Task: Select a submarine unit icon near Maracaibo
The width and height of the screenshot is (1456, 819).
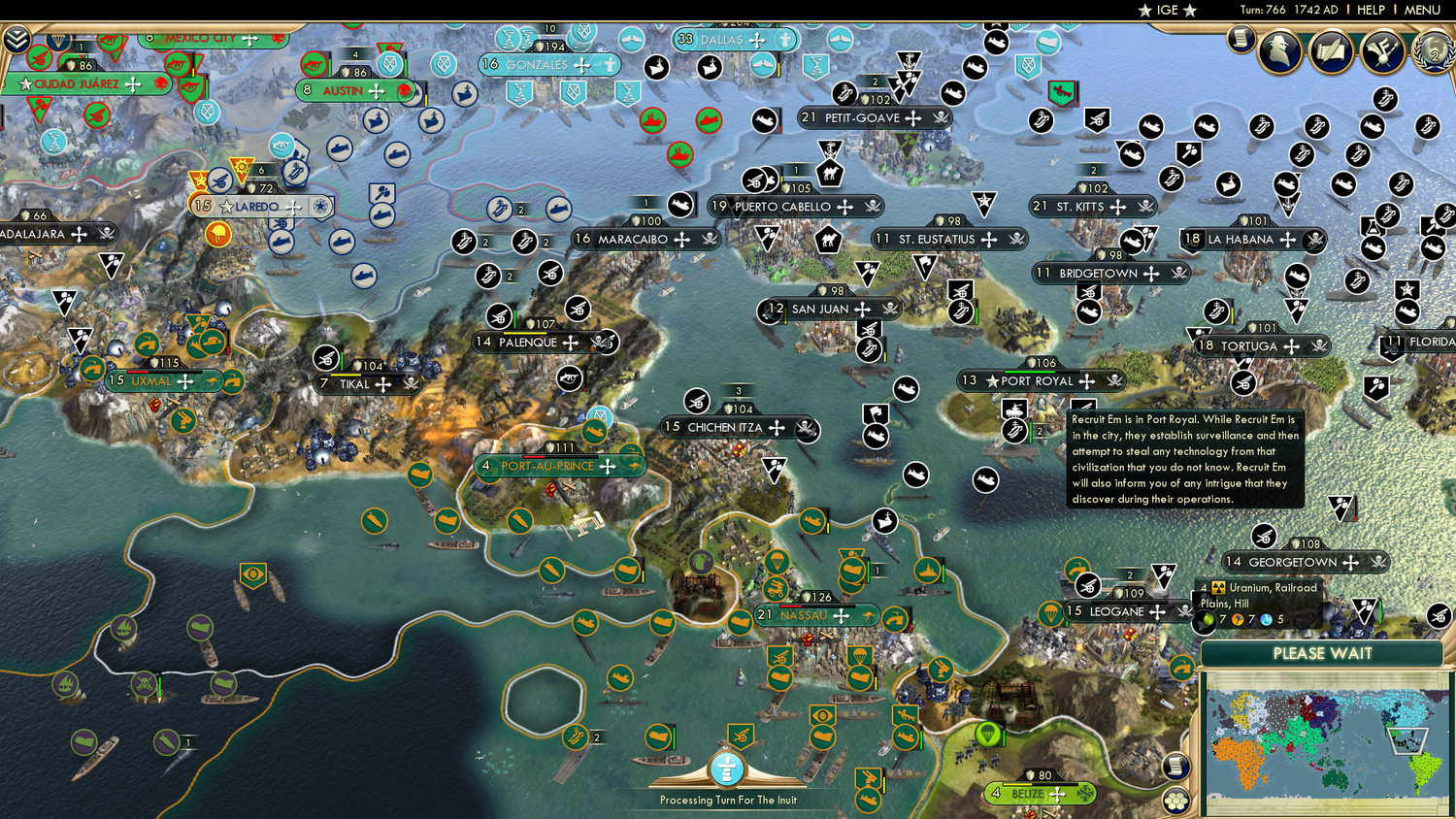Action: coord(559,209)
